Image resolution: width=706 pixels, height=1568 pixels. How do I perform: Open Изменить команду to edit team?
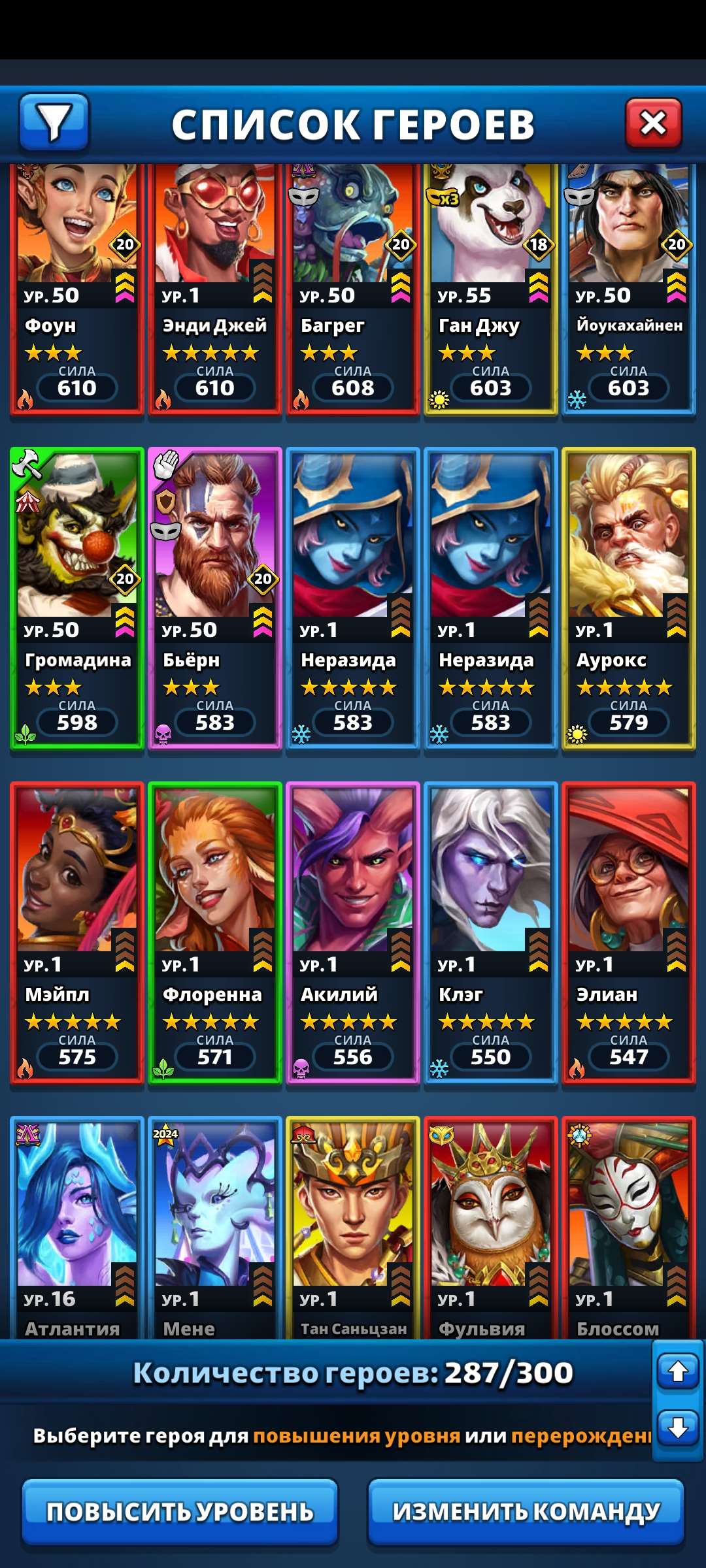click(x=526, y=1511)
